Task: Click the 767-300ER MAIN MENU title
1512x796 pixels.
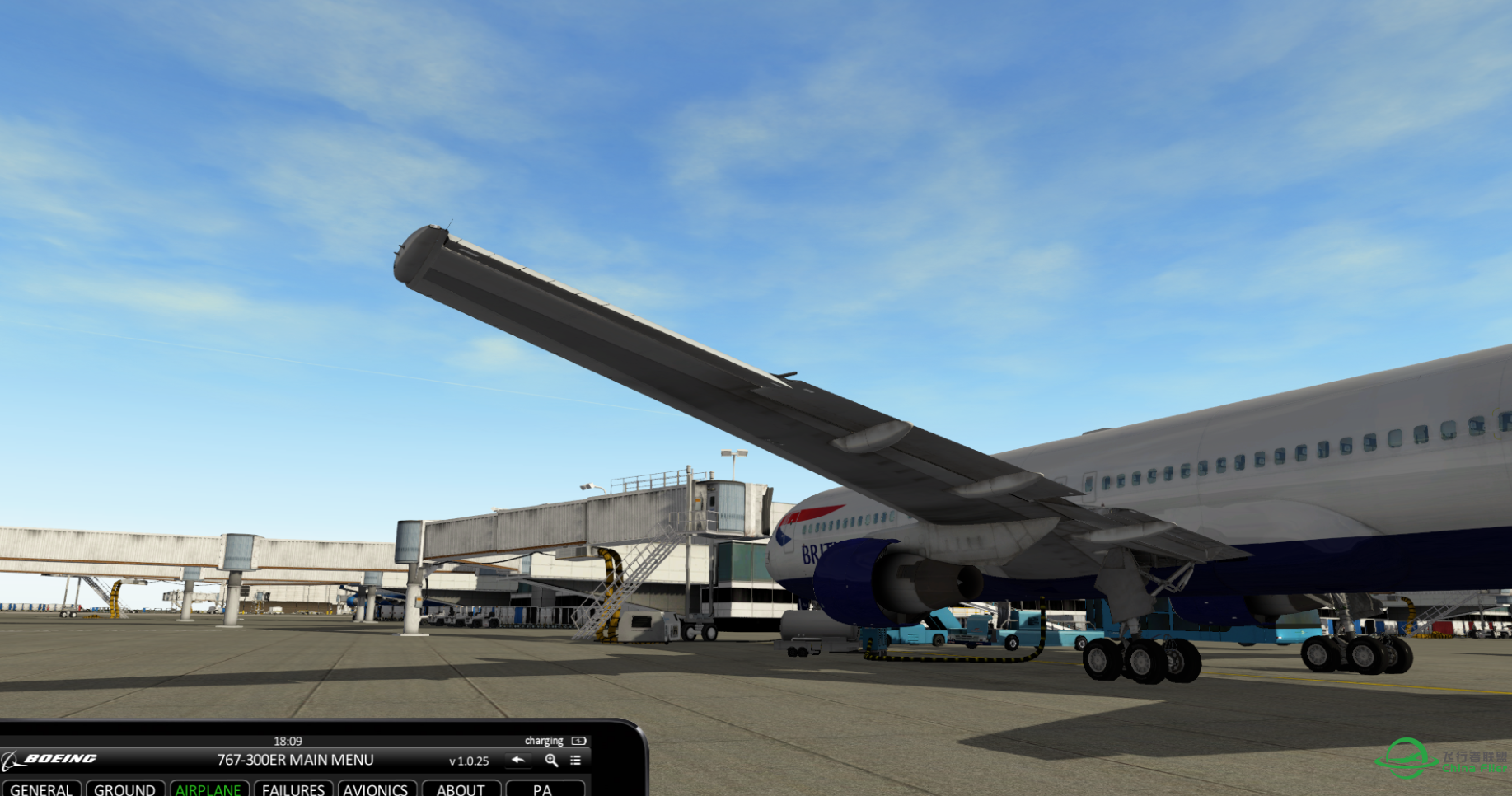Action: (295, 760)
